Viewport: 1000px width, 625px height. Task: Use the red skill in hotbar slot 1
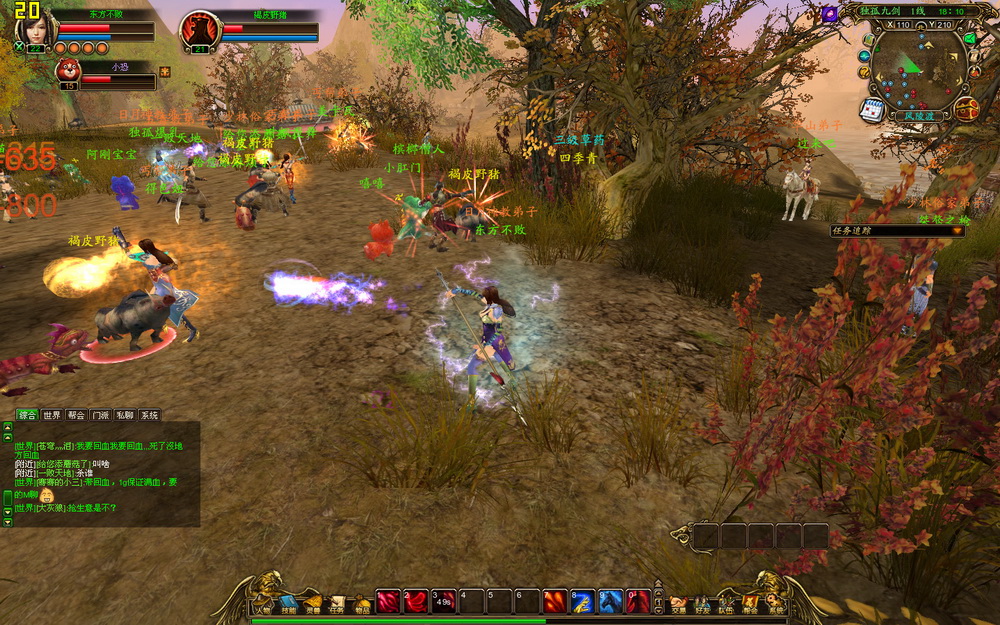[387, 601]
